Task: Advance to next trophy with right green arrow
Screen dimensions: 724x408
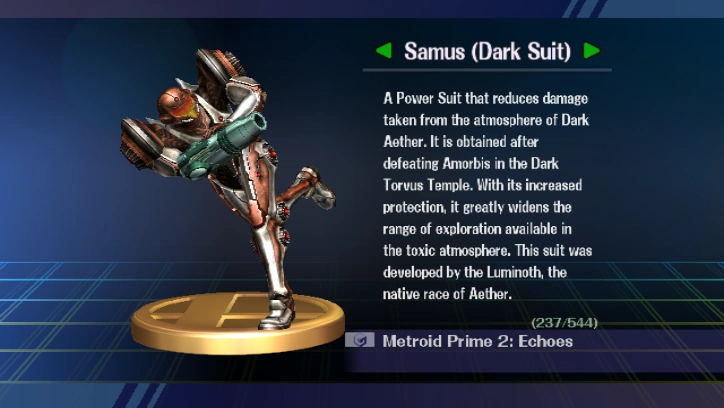Action: point(592,50)
